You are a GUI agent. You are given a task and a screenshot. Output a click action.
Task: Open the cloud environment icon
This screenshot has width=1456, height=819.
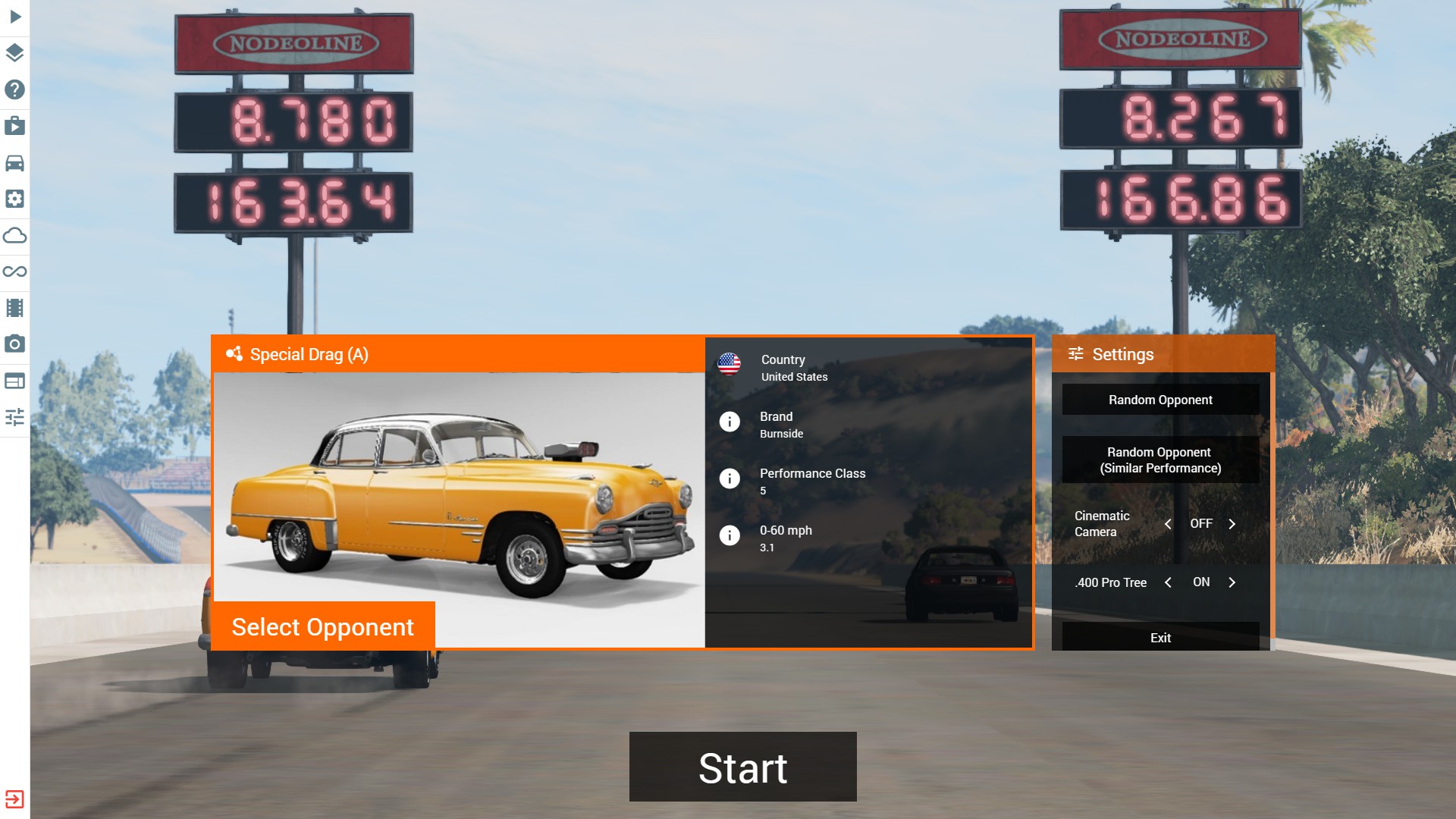pos(15,235)
